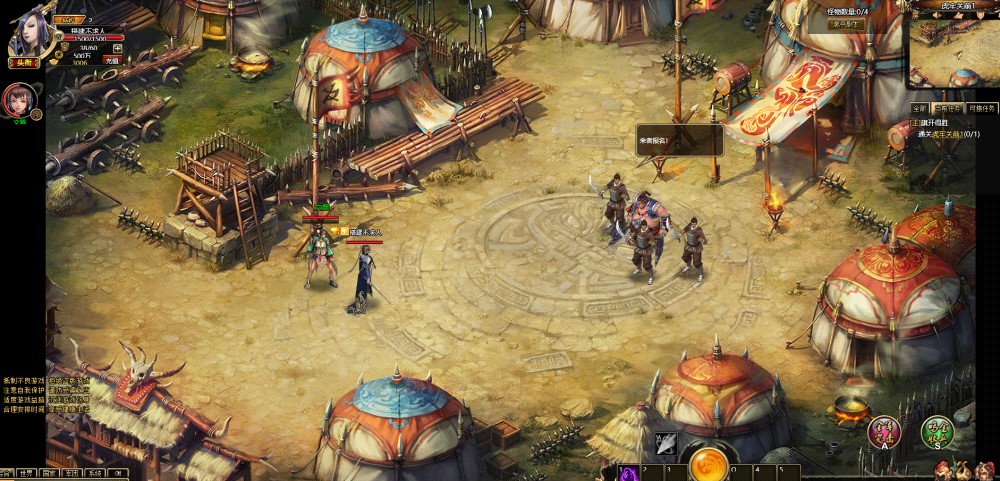The width and height of the screenshot is (1000, 481).
Task: Click the claw slash skill icon above the hotbar
Action: 667,444
